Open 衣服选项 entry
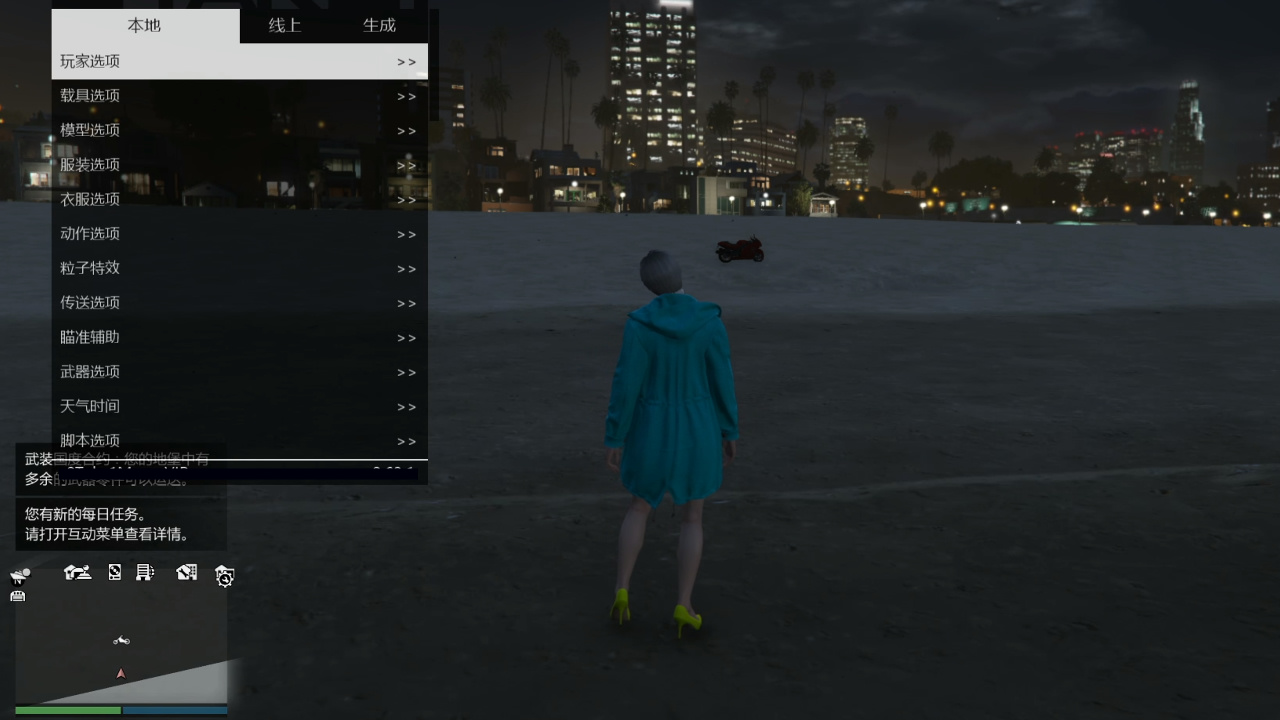The image size is (1280, 720). coord(239,199)
